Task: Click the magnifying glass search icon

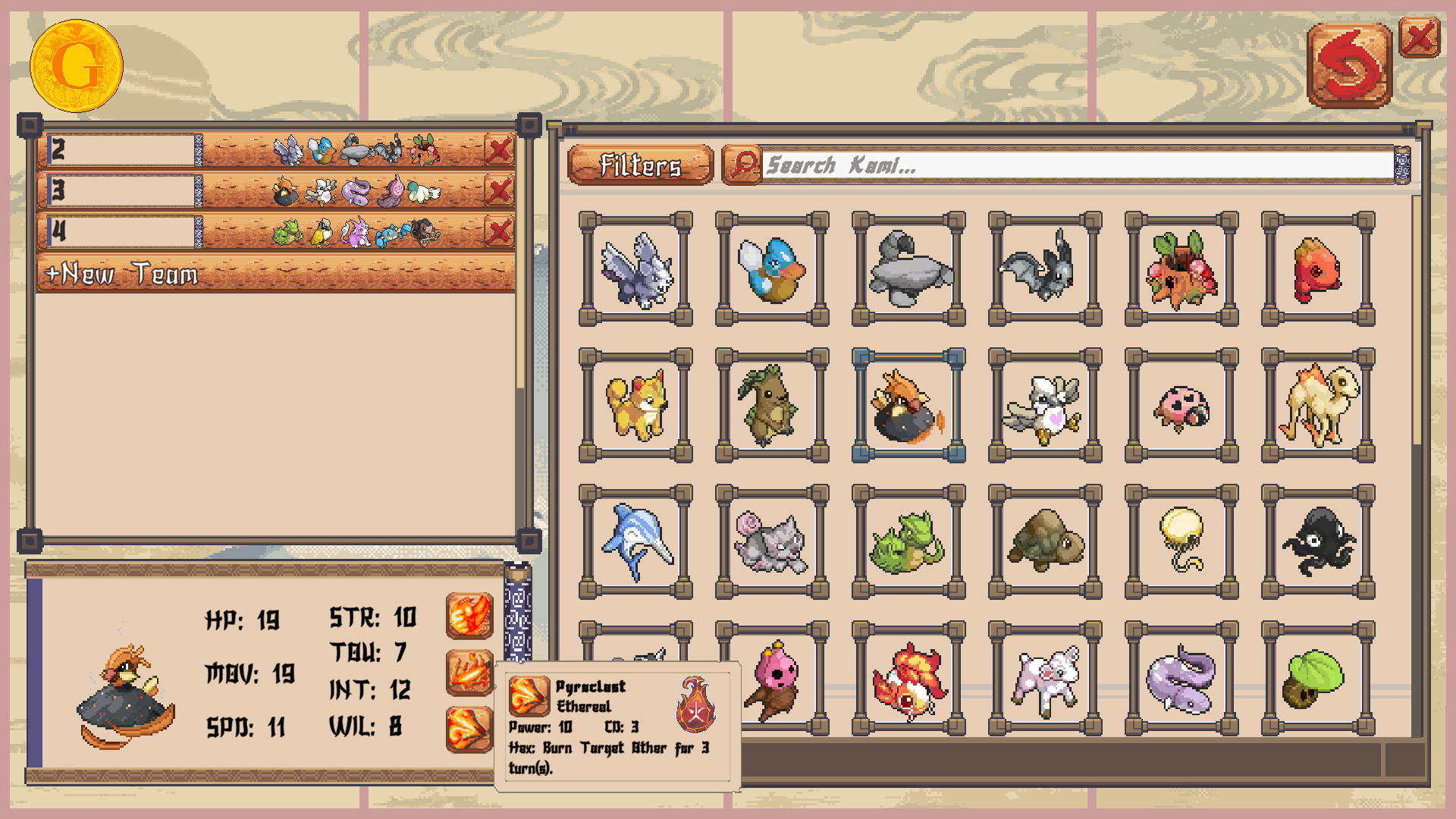Action: 744,164
